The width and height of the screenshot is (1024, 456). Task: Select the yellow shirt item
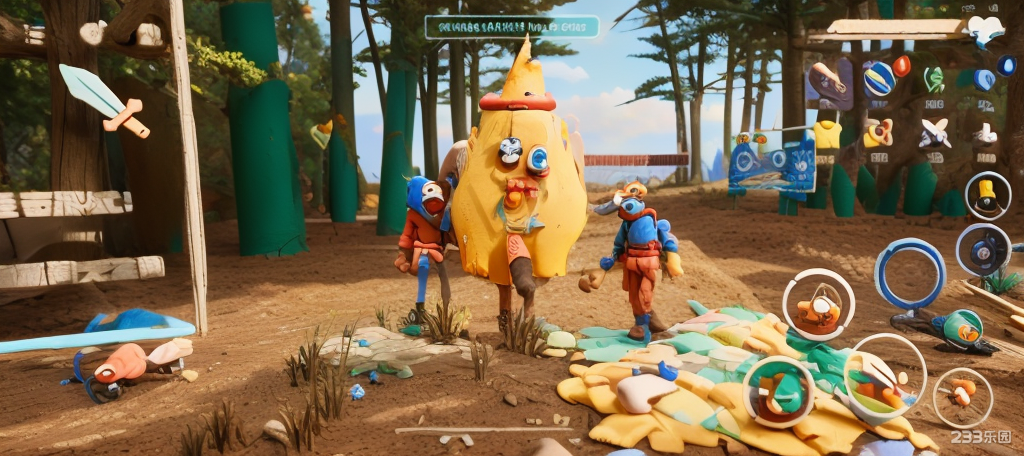827,134
